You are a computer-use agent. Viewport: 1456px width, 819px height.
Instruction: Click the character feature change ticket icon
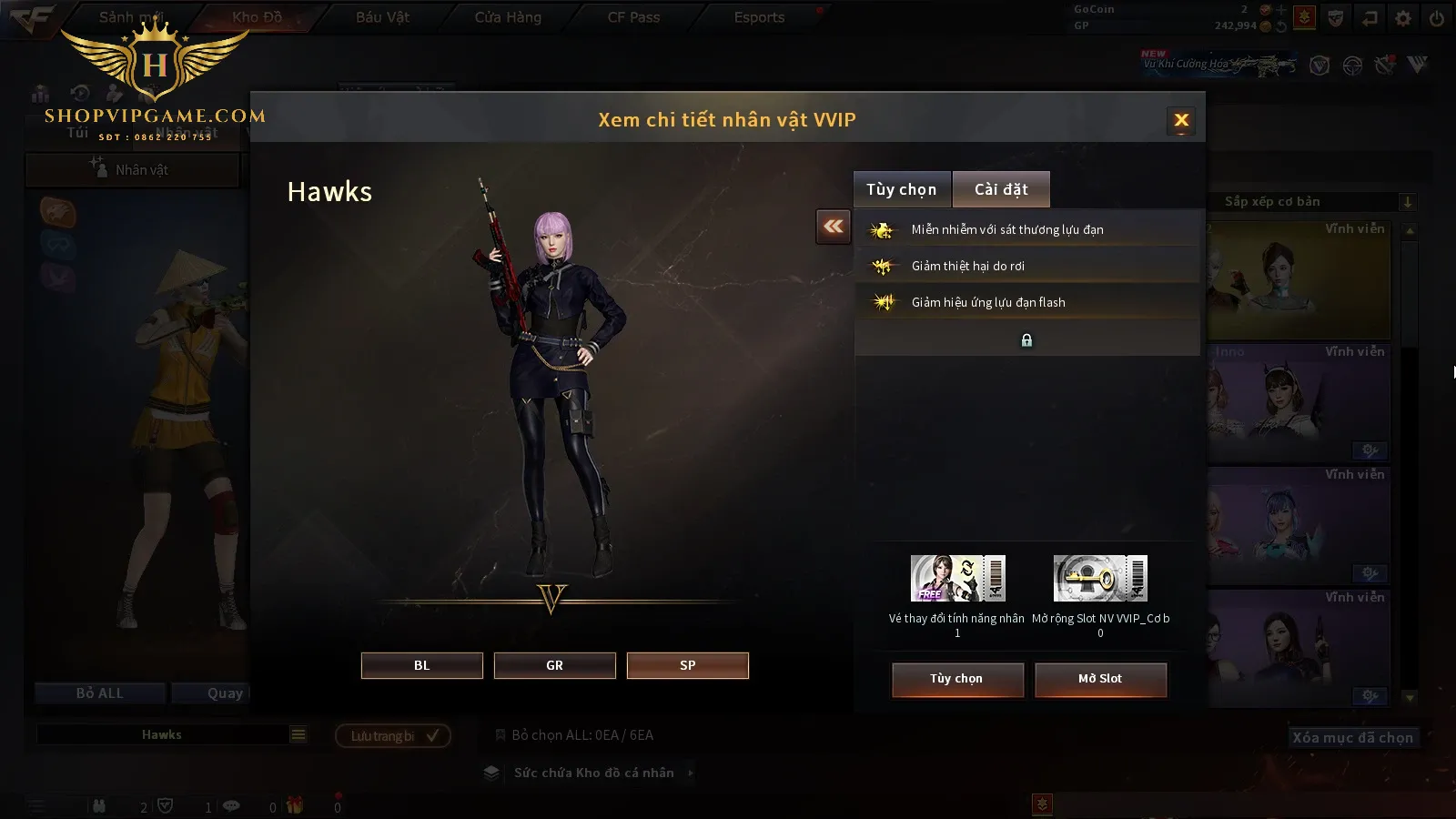pyautogui.click(x=957, y=579)
